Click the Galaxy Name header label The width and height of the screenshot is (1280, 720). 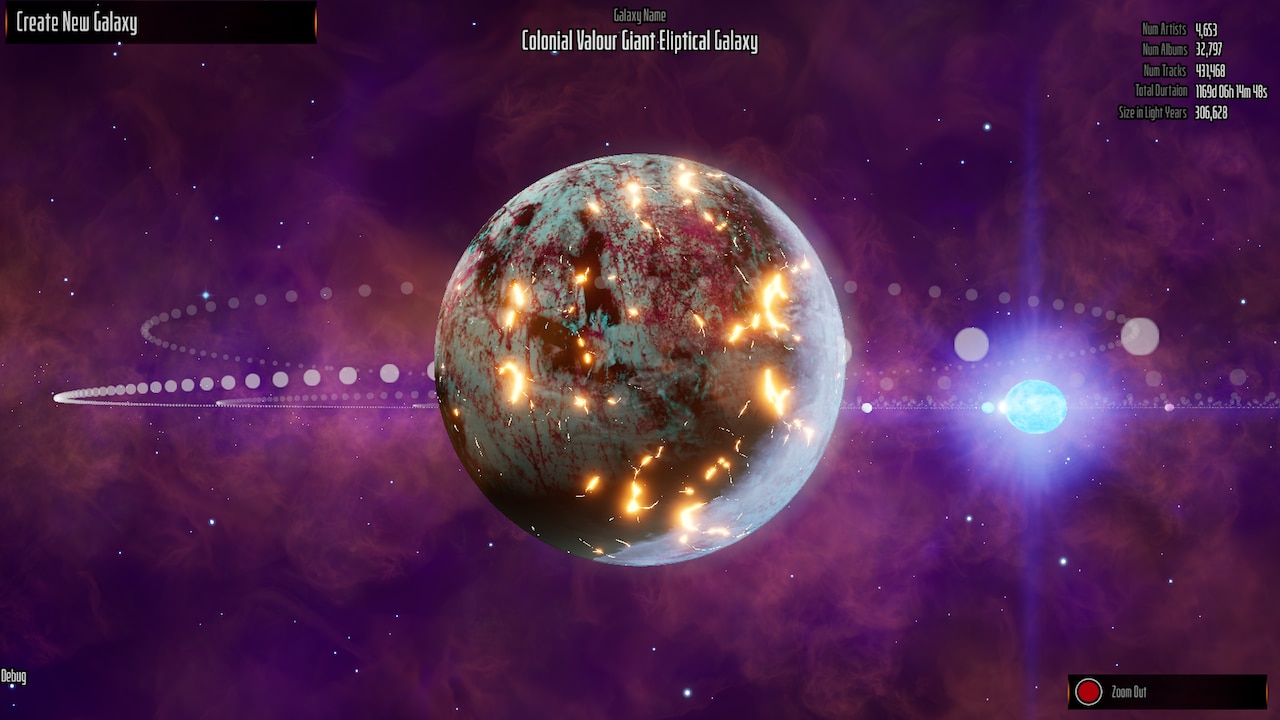click(x=640, y=15)
